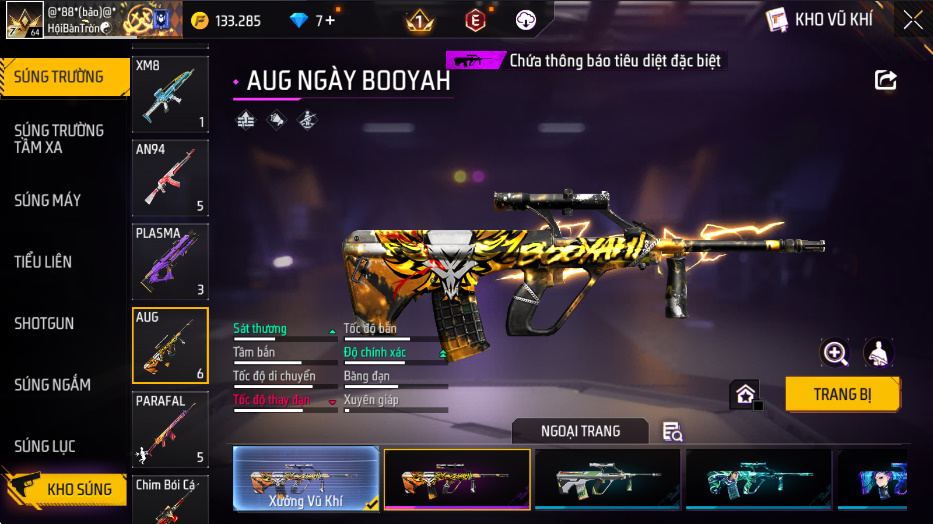Close the weapon armory screen
Screen dimensions: 933x524
pyautogui.click(x=912, y=19)
